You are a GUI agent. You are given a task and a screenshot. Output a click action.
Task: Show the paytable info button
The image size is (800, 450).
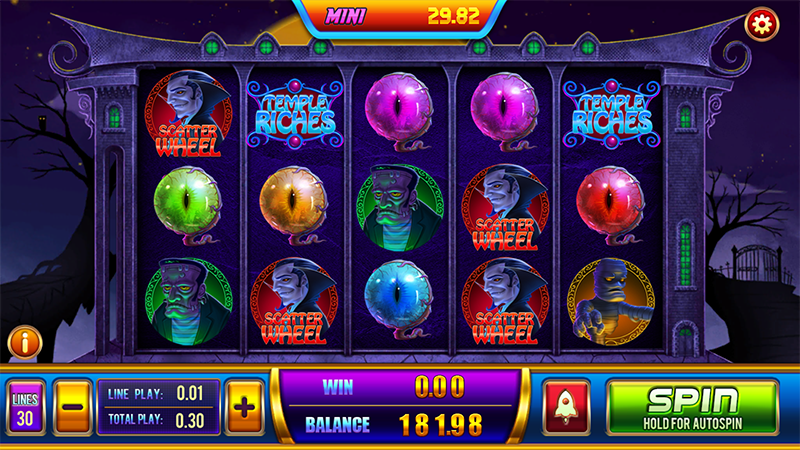point(24,343)
